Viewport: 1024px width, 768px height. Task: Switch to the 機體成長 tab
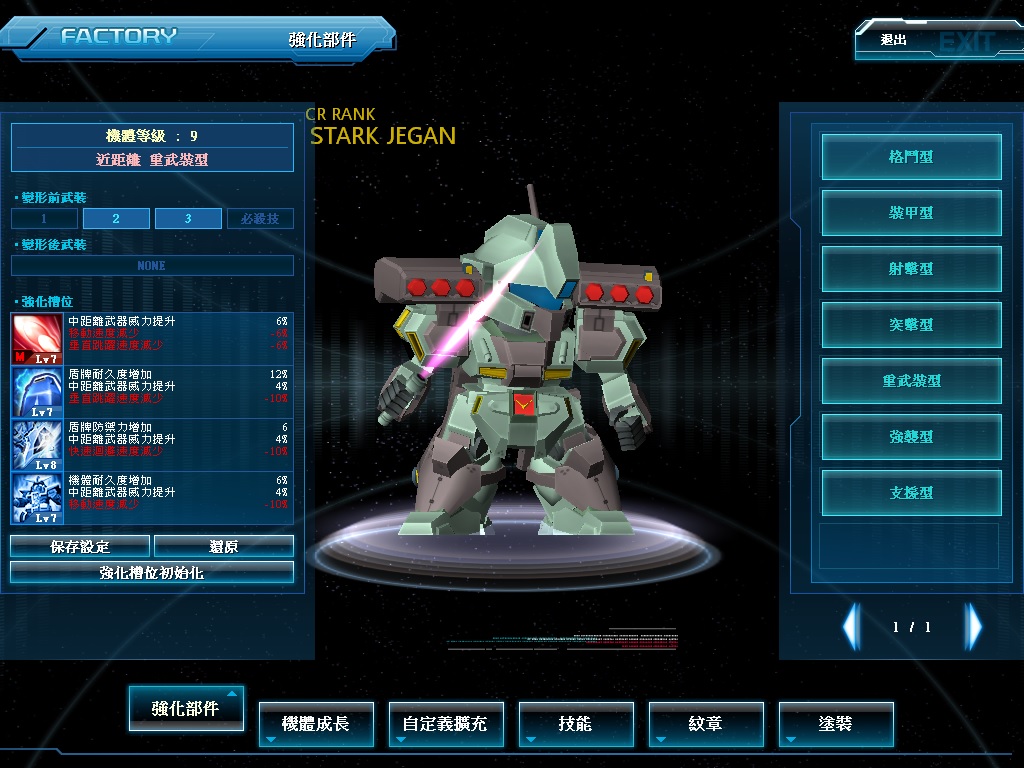click(316, 723)
